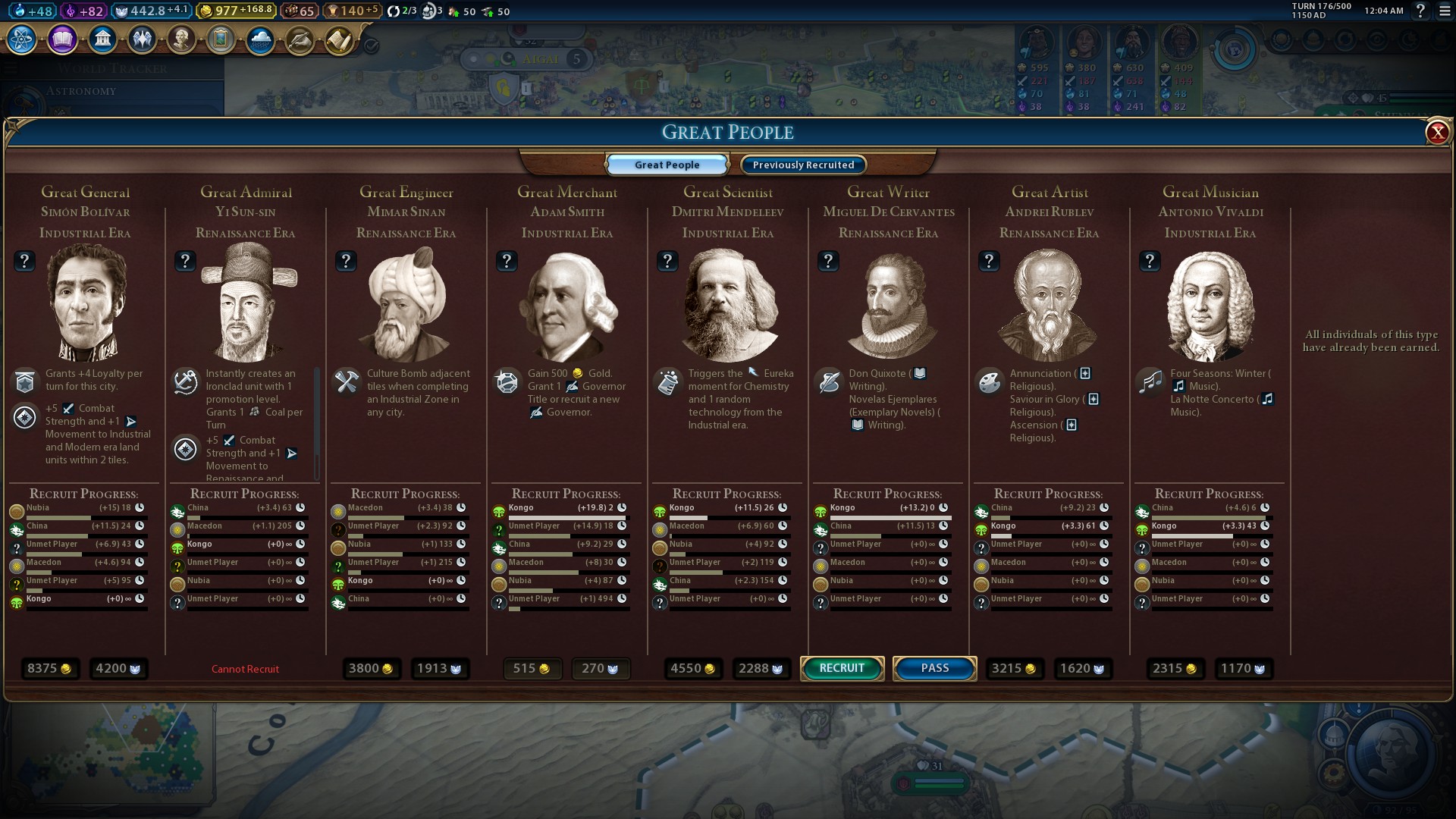Patronize Andrei Rublev for 1620 faith
Image resolution: width=1456 pixels, height=819 pixels.
point(1082,669)
